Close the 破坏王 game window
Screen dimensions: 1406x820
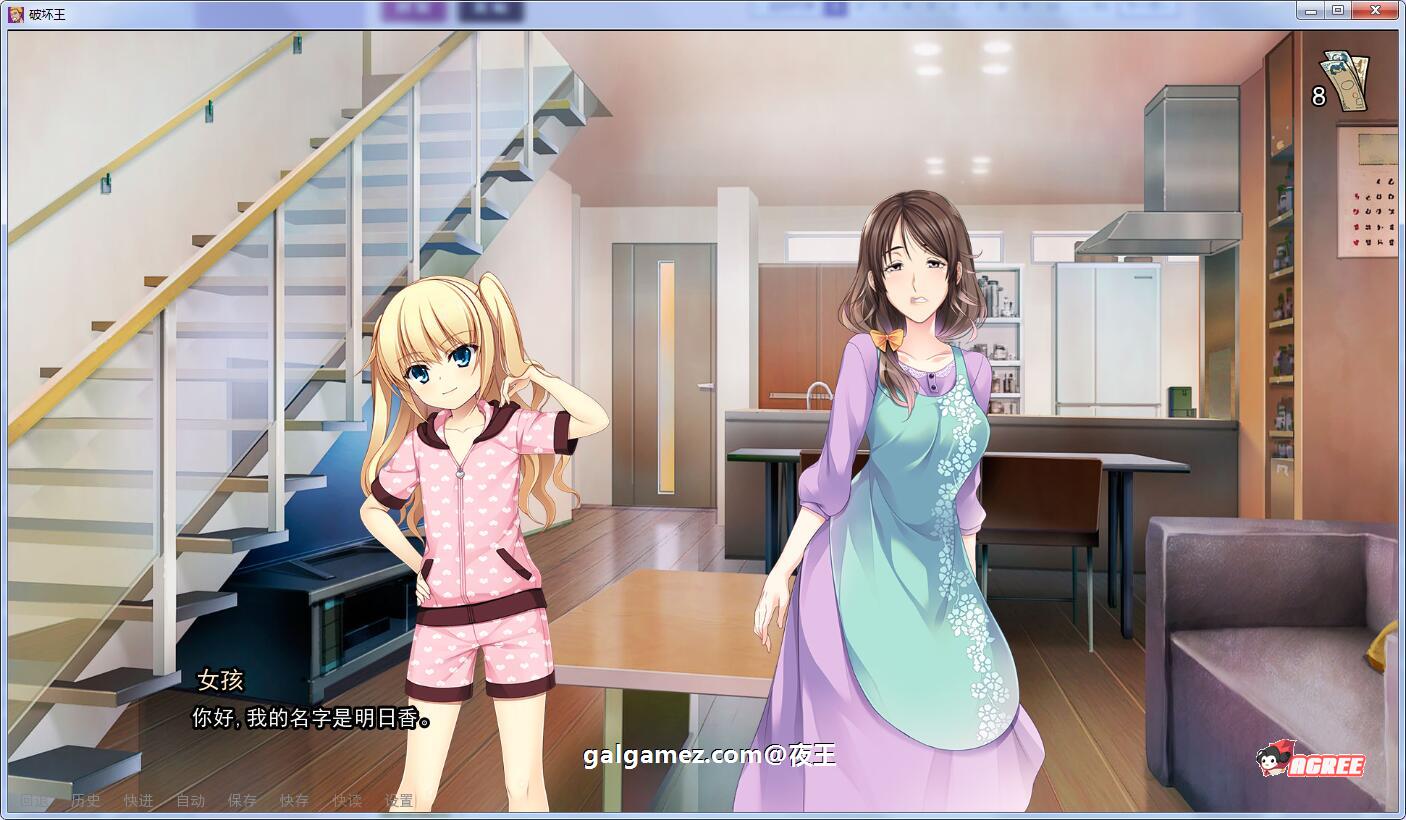(x=1375, y=9)
